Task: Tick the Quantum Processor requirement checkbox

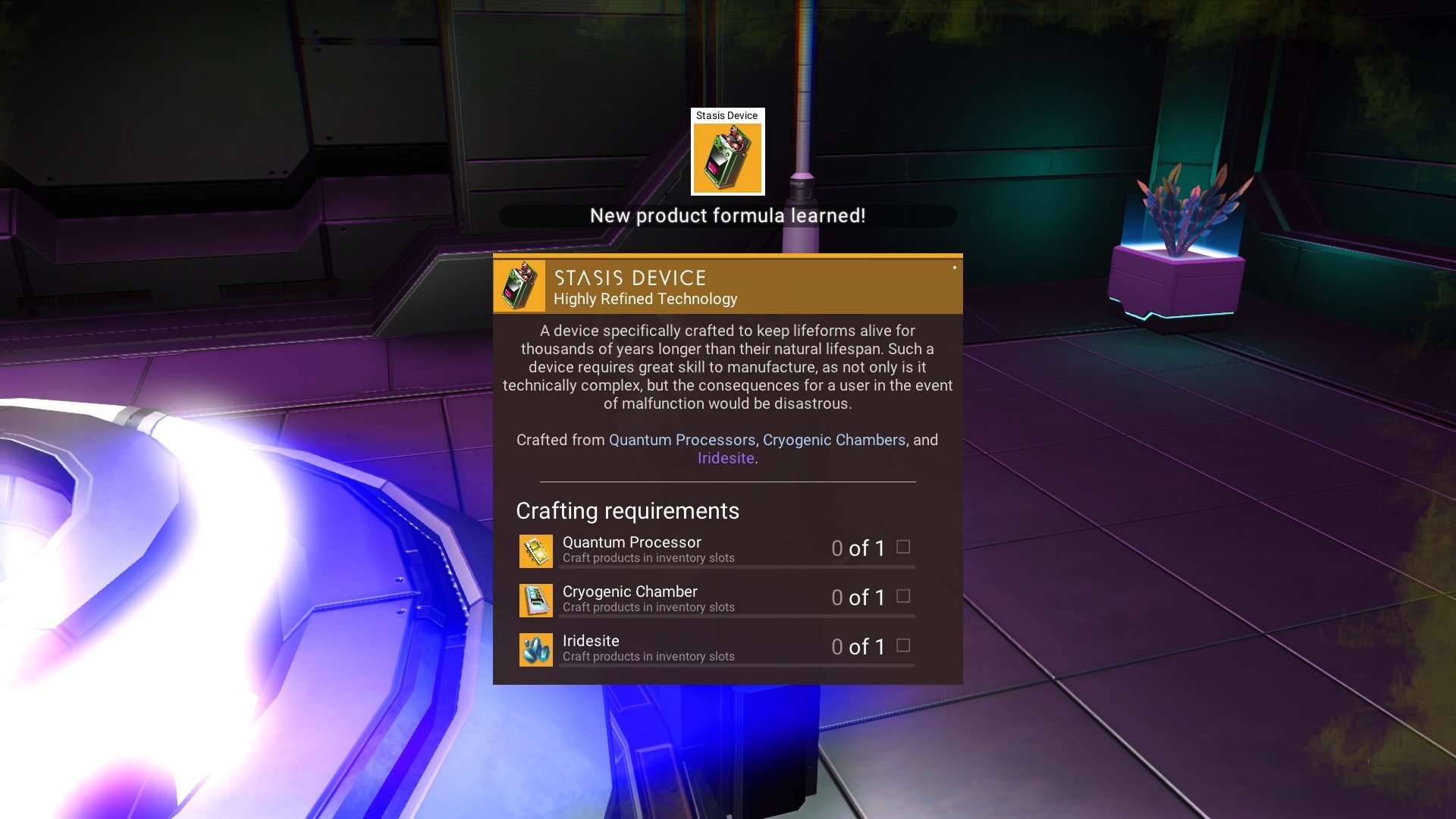Action: pos(903,547)
